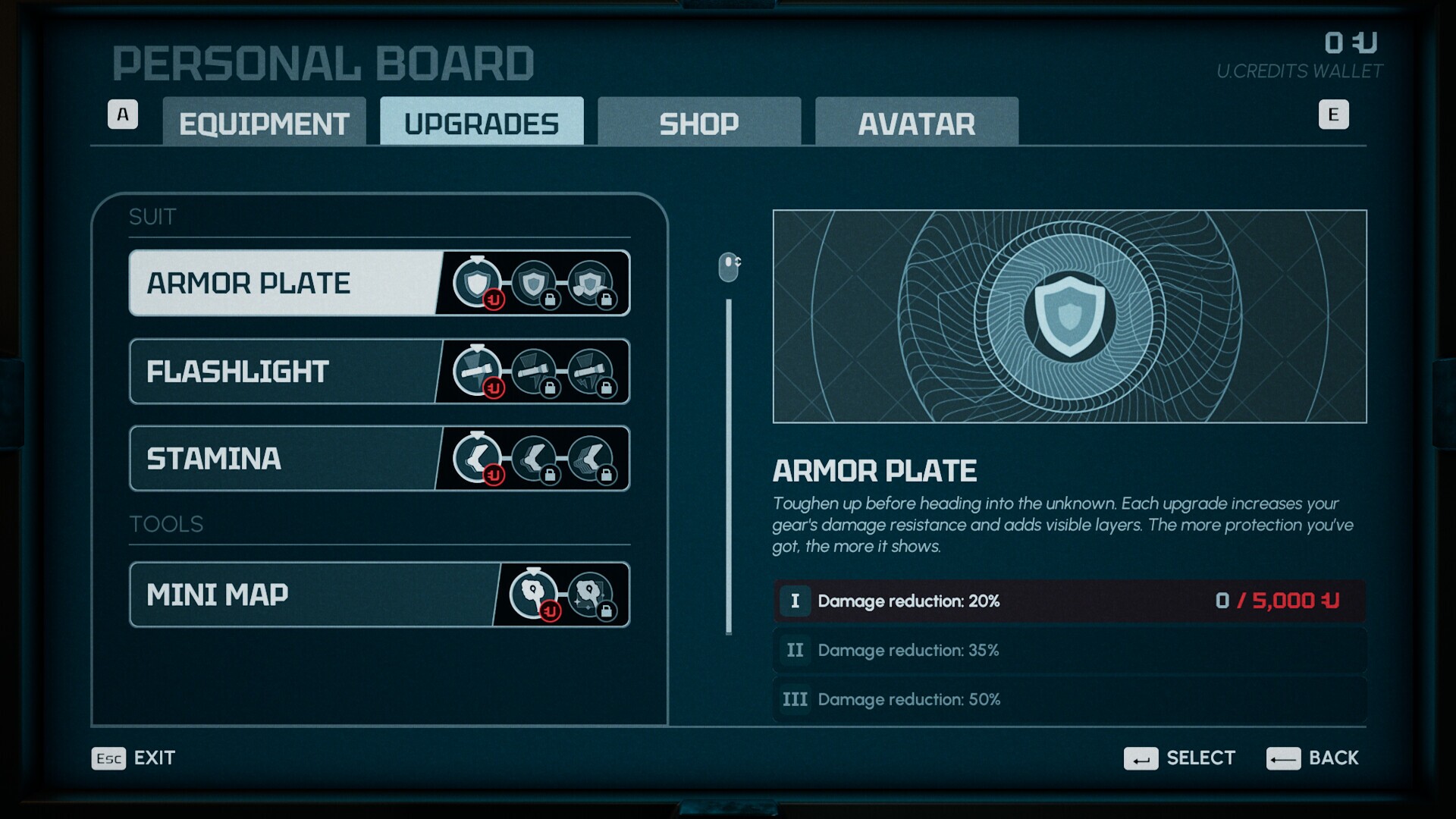Click the Armor Plate preview image
This screenshot has width=1456, height=819.
point(1069,316)
